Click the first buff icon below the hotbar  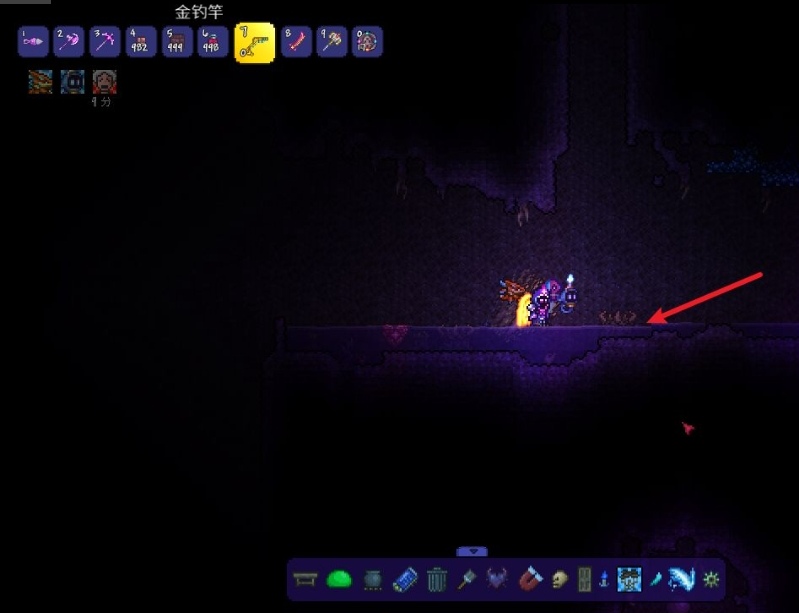click(40, 82)
